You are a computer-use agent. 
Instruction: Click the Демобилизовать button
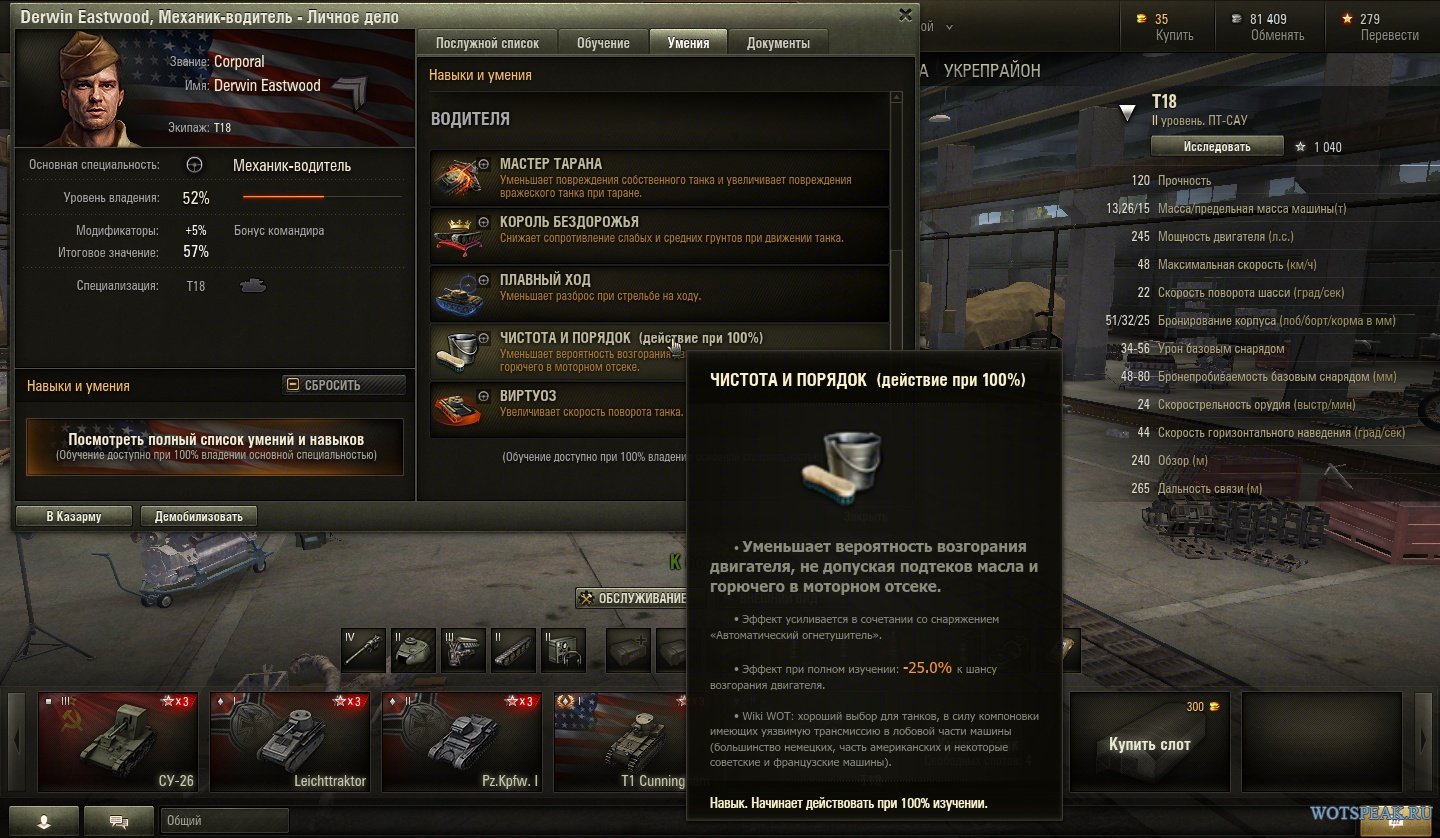point(199,516)
